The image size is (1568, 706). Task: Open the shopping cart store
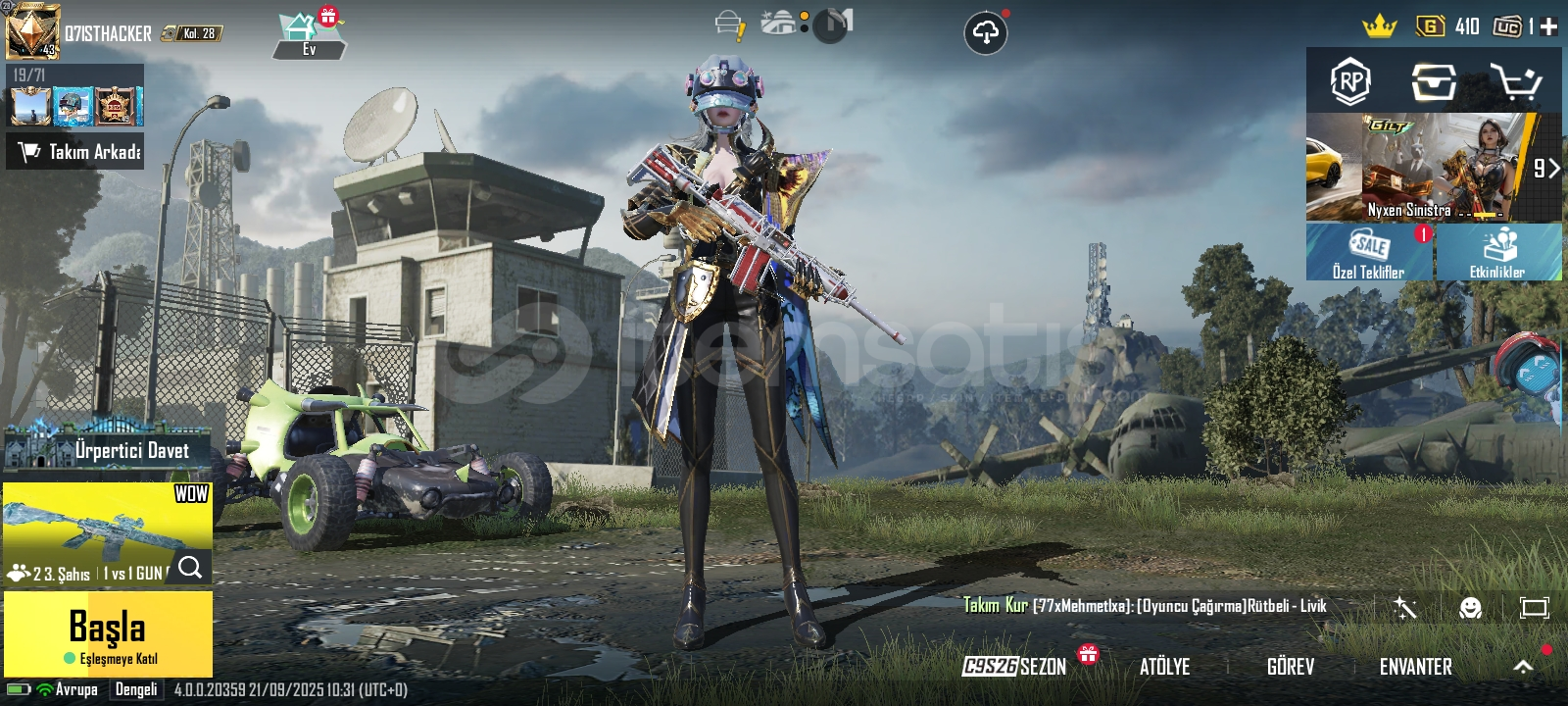point(1515,81)
